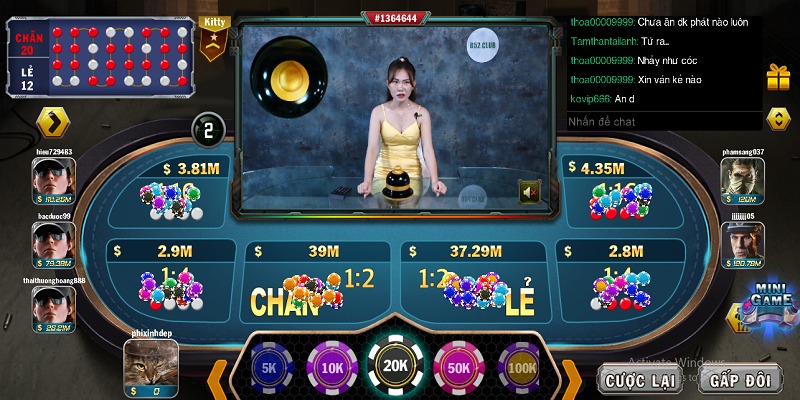Image resolution: width=800 pixels, height=400 pixels.
Task: Select the 50K betting chip
Action: 458,366
